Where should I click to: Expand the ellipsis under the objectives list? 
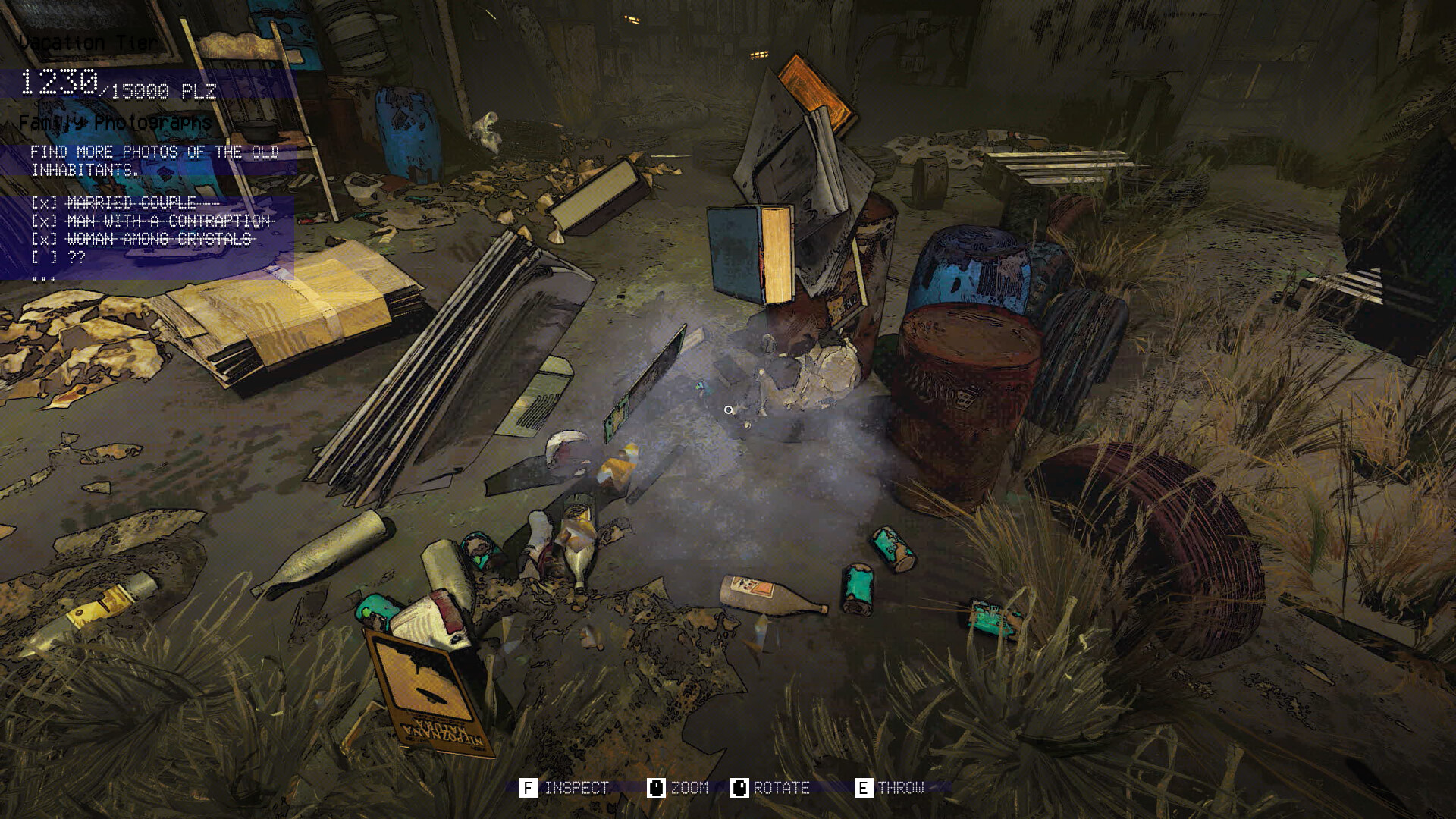tap(45, 278)
